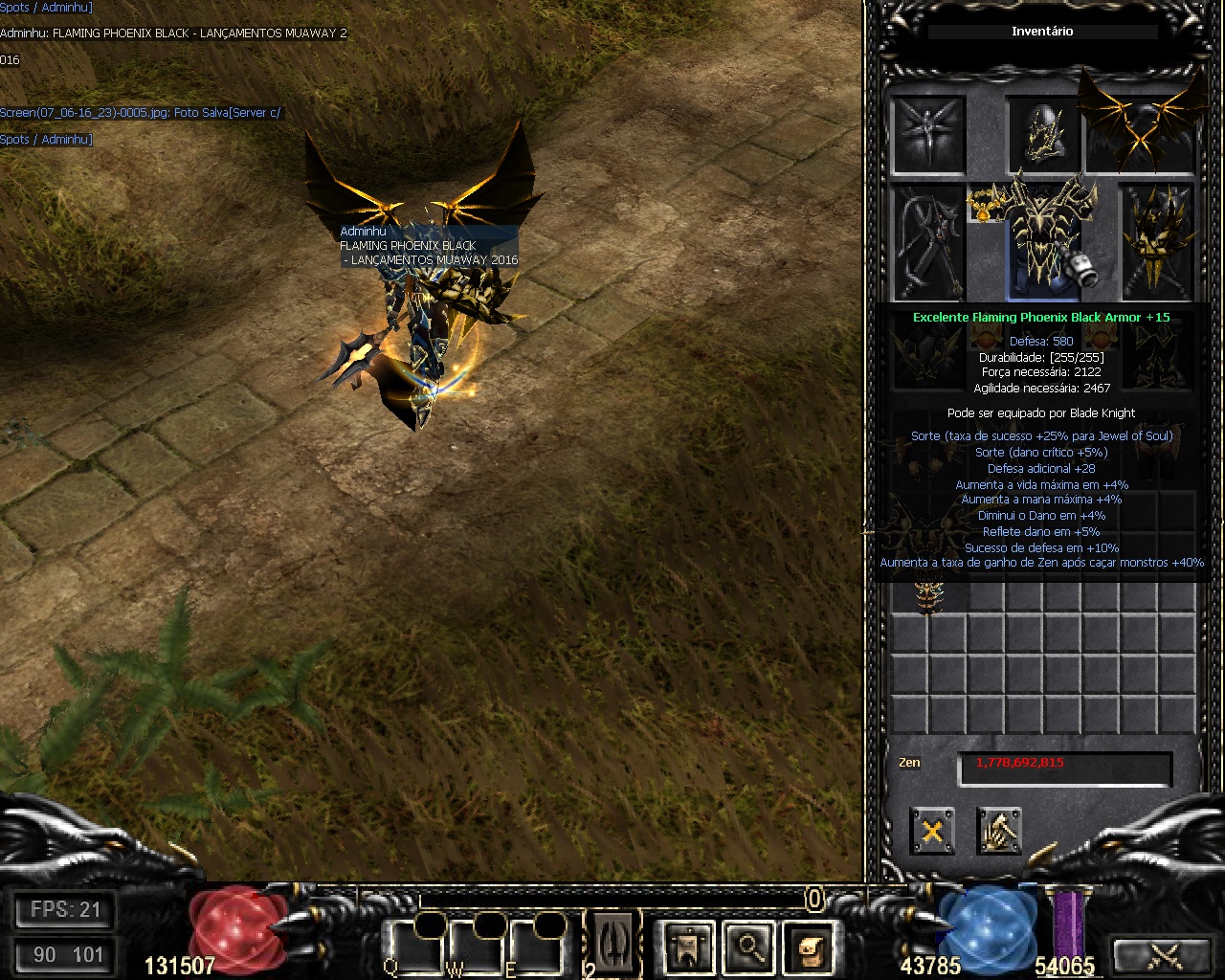
Task: Select the armor item in inventory grid
Action: click(927, 595)
